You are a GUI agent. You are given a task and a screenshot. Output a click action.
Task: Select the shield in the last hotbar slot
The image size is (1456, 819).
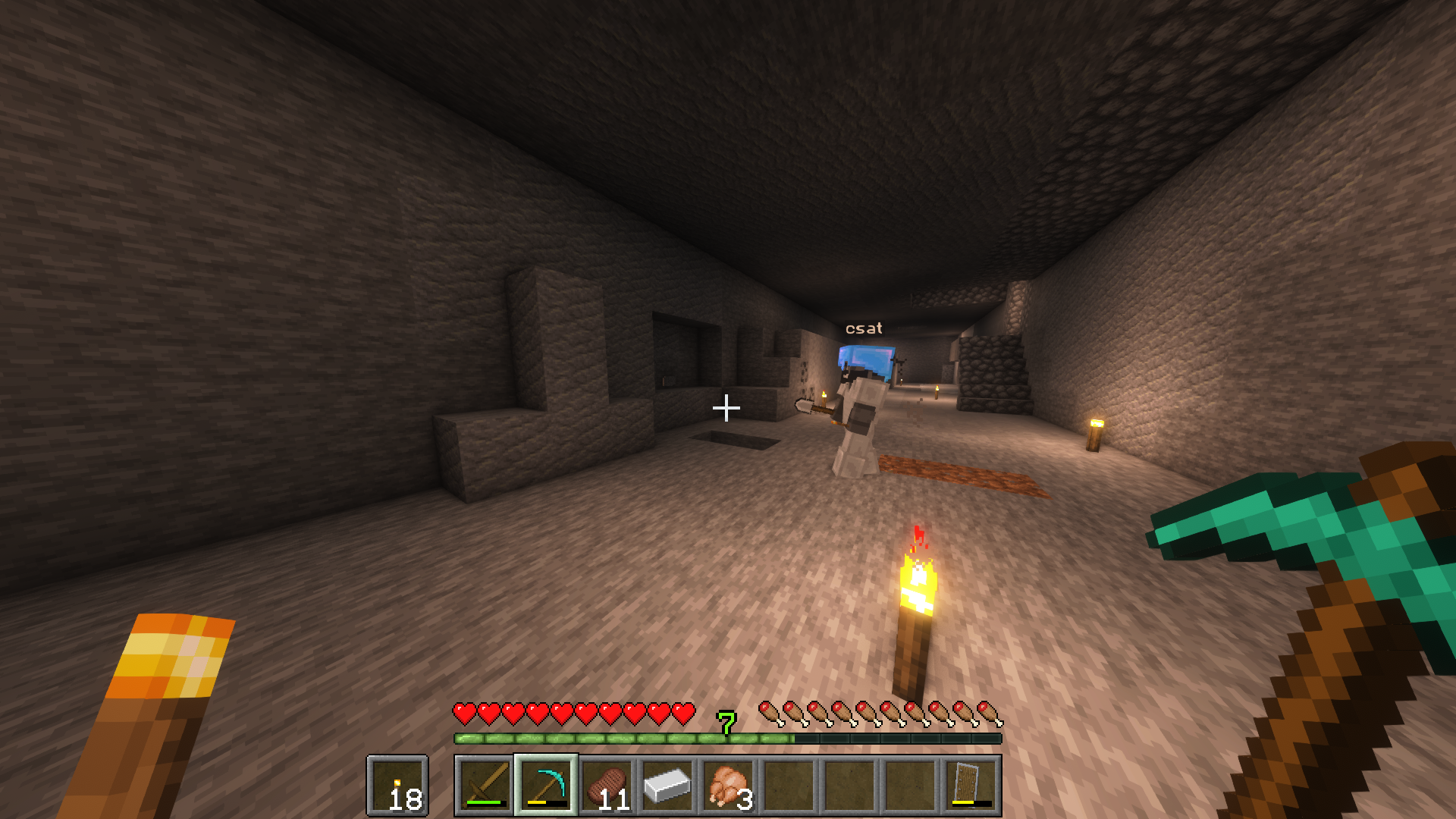[x=971, y=785]
